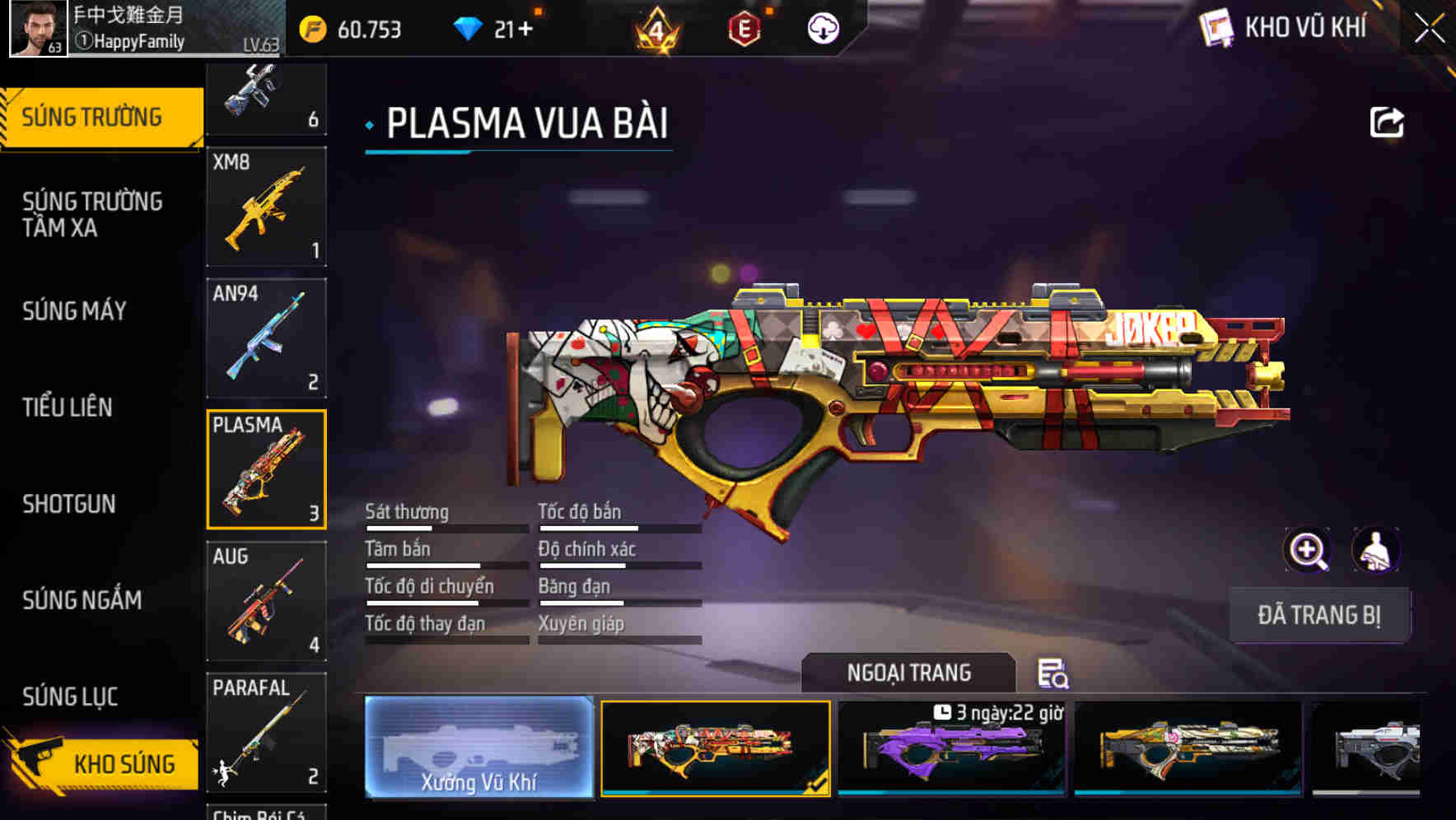
Task: Open the weapon zoom magnifier icon
Action: (x=1308, y=550)
